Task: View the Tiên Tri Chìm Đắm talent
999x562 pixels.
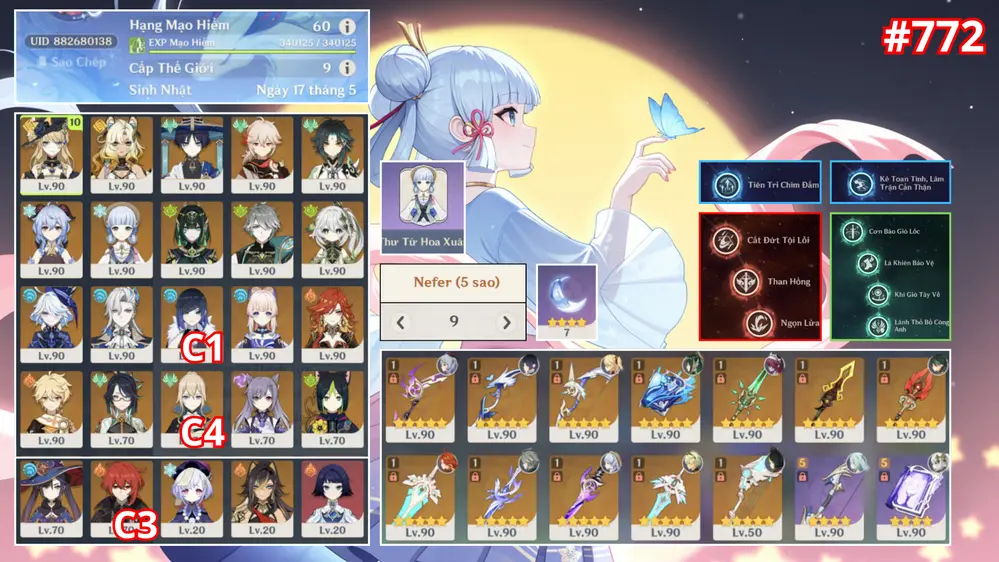Action: (759, 184)
